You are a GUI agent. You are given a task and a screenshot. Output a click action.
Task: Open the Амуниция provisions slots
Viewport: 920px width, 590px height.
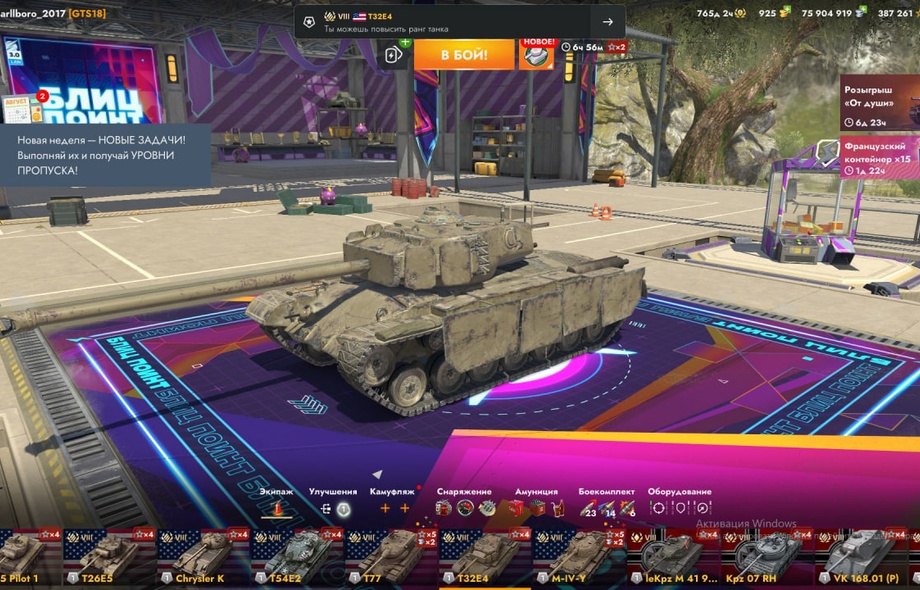point(536,508)
